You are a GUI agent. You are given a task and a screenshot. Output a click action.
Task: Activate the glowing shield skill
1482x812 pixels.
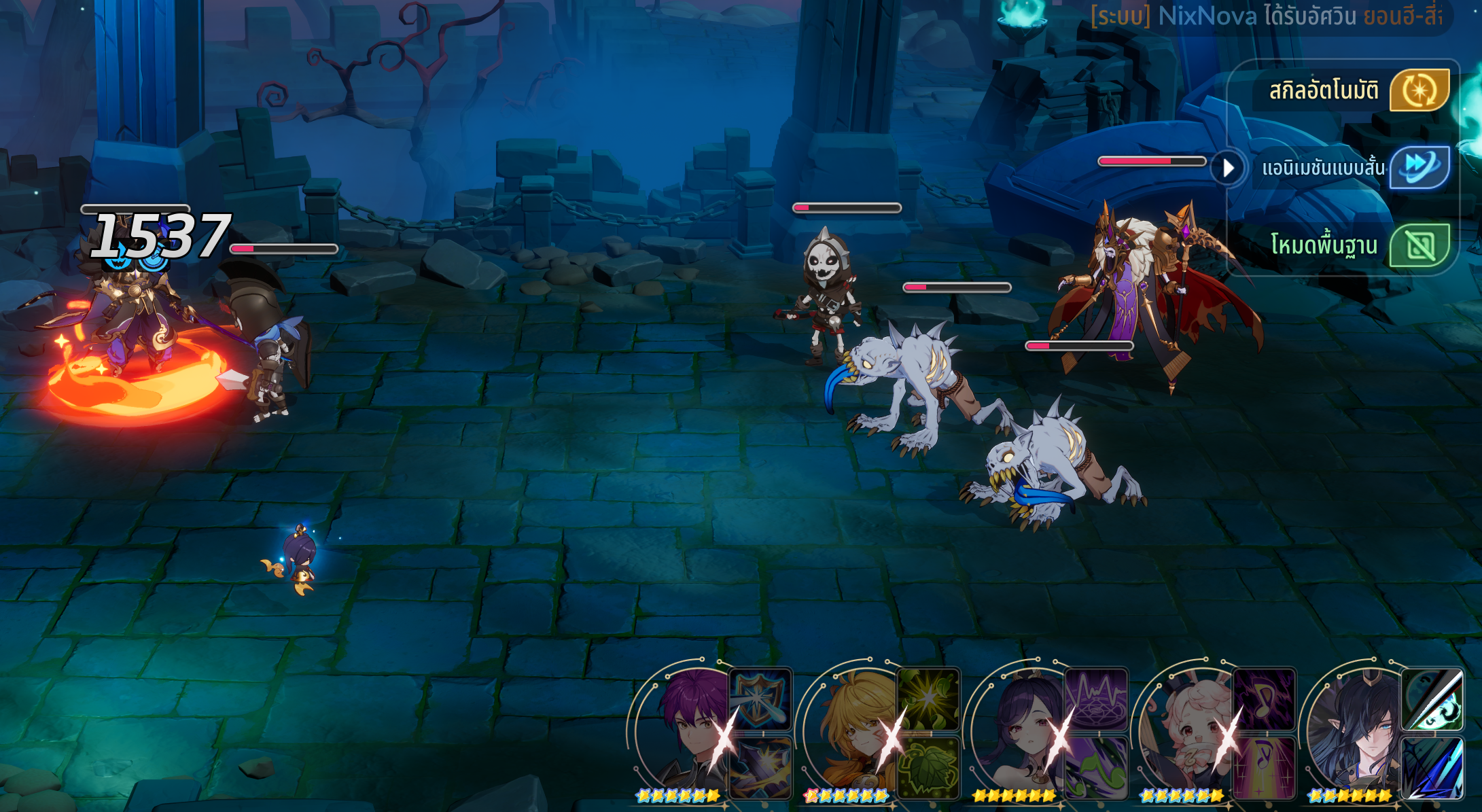pos(760,699)
